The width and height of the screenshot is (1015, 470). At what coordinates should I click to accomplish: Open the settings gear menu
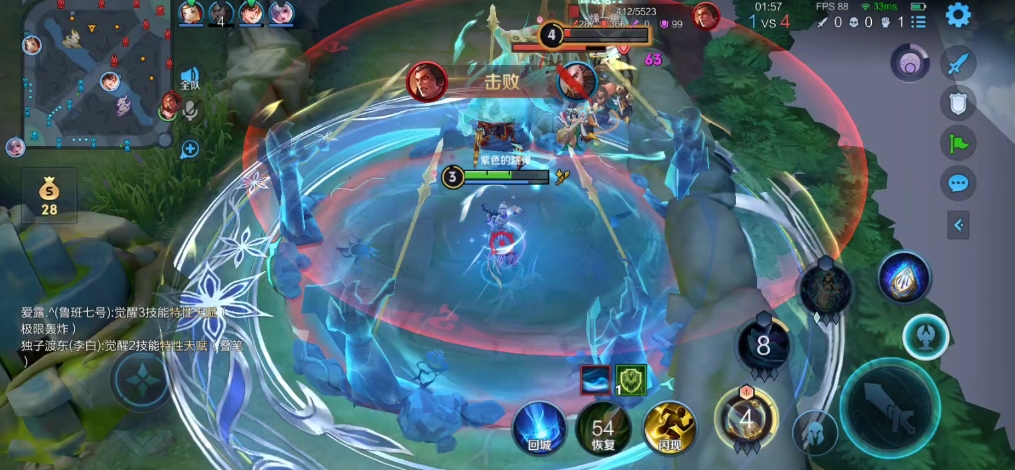(958, 15)
